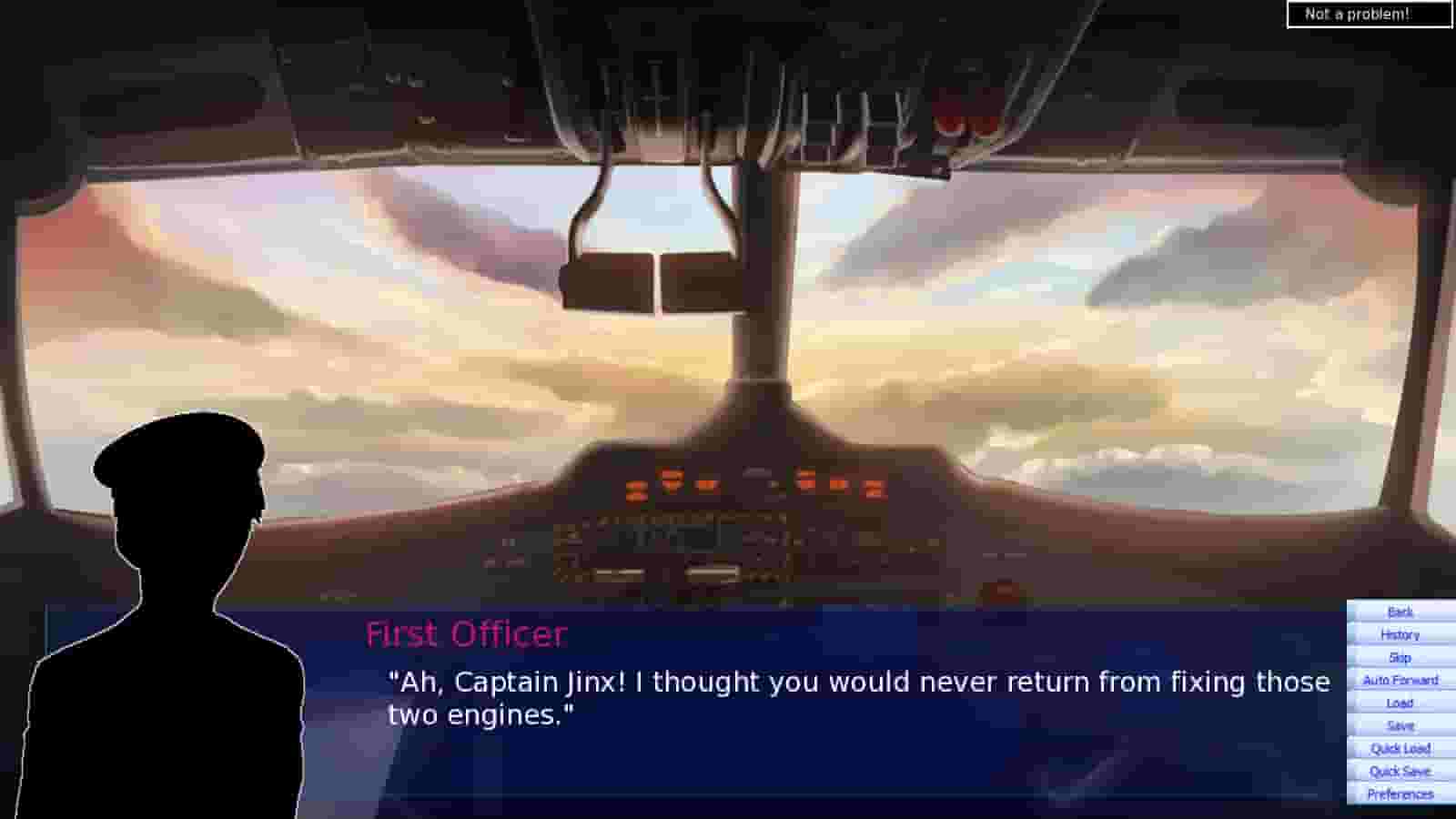Open the Preferences screen
Screen dimensions: 1456x819
1399,793
